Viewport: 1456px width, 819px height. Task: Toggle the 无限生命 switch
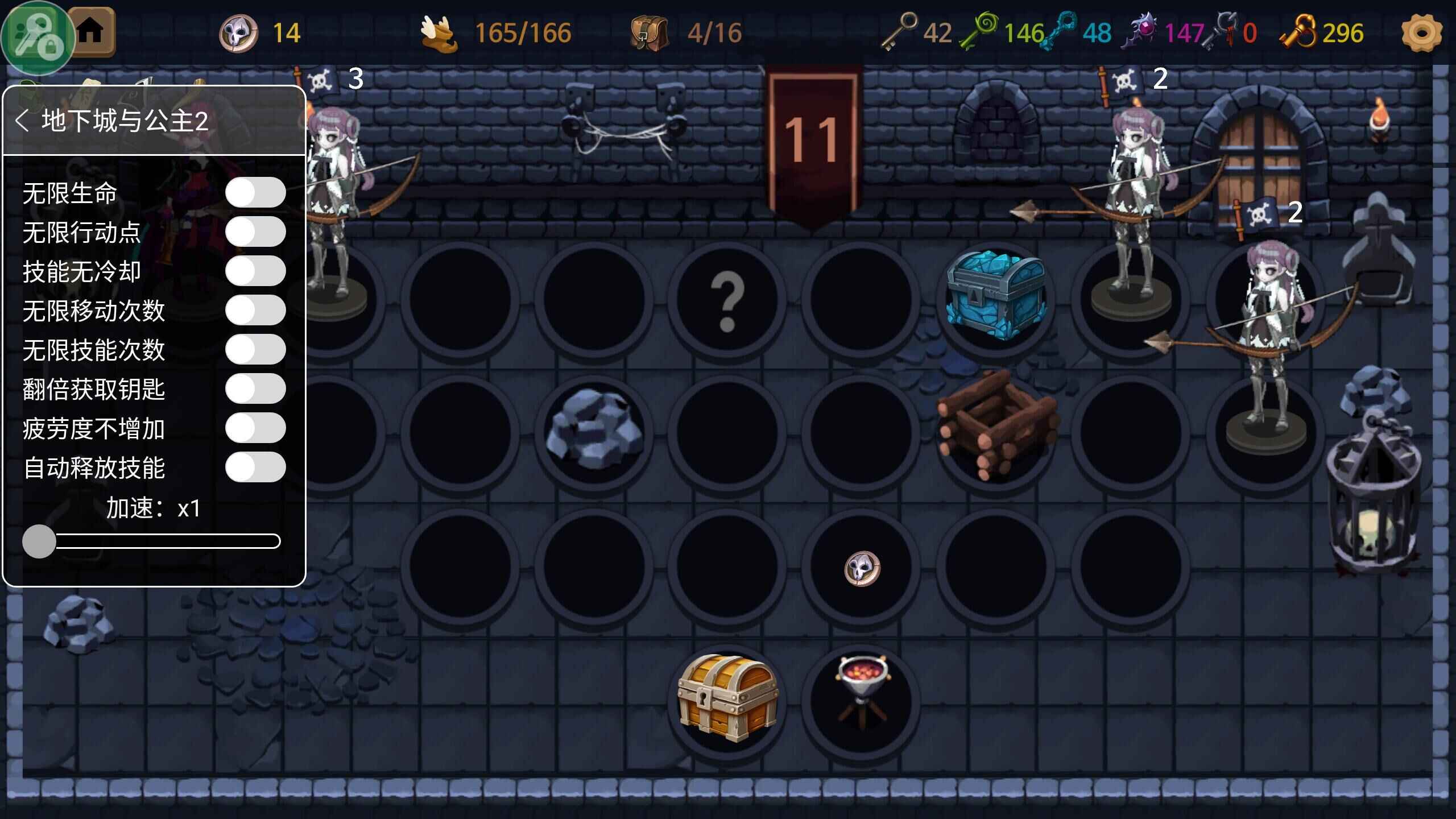255,193
